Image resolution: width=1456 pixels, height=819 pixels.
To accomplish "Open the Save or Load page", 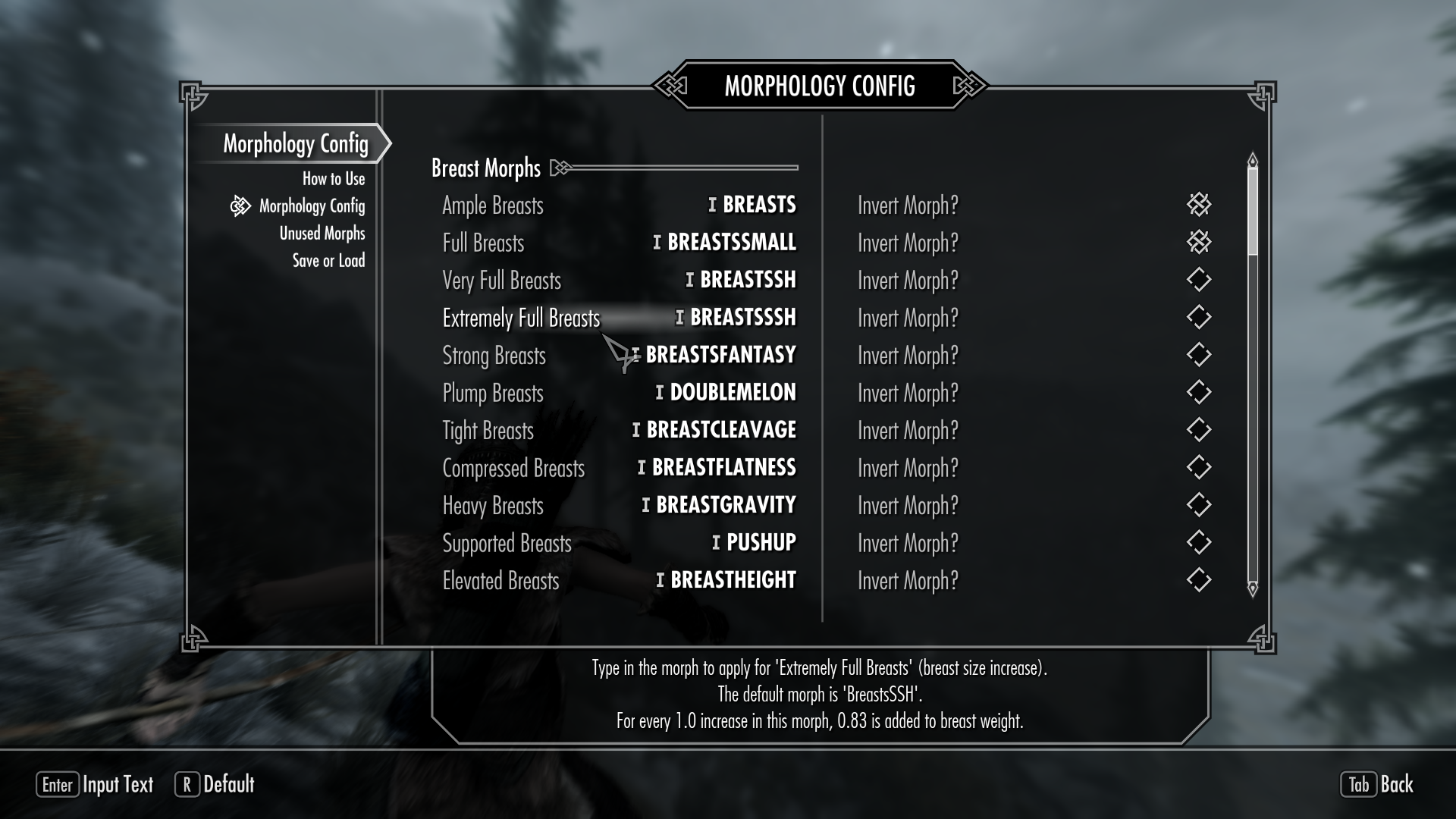I will pyautogui.click(x=328, y=261).
